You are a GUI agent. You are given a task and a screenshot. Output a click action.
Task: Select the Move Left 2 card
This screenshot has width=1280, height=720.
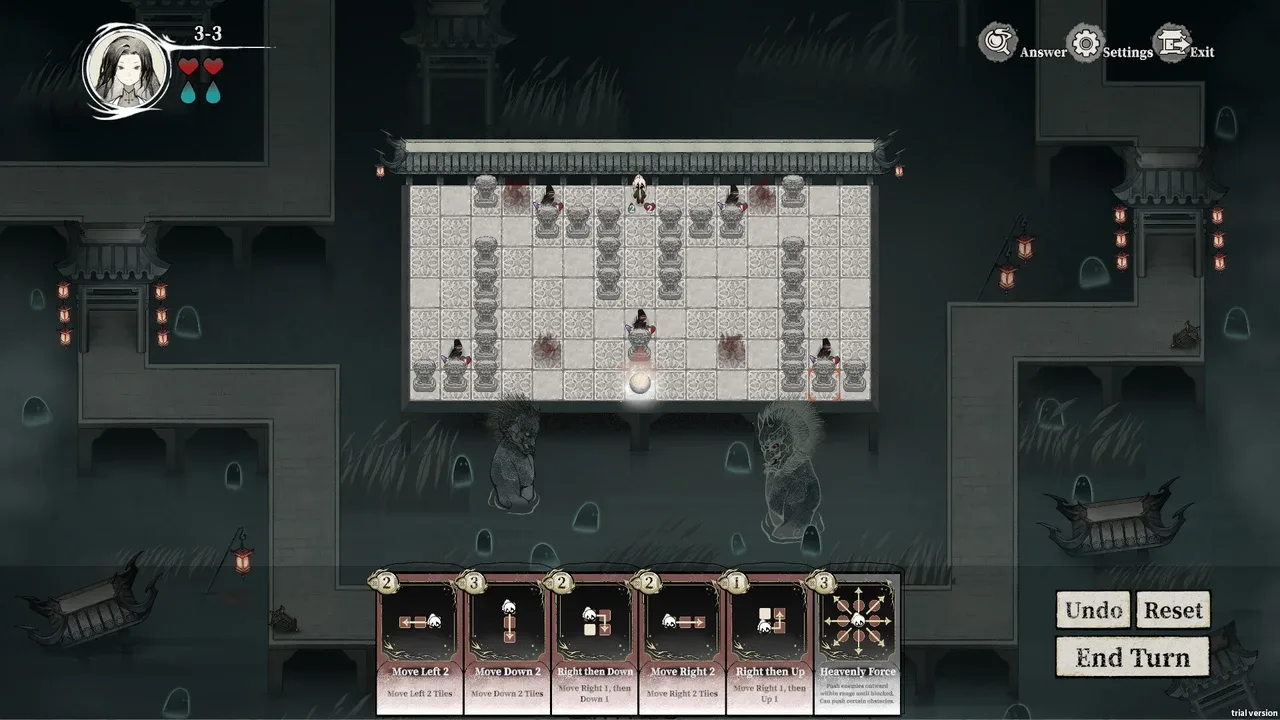pyautogui.click(x=419, y=640)
